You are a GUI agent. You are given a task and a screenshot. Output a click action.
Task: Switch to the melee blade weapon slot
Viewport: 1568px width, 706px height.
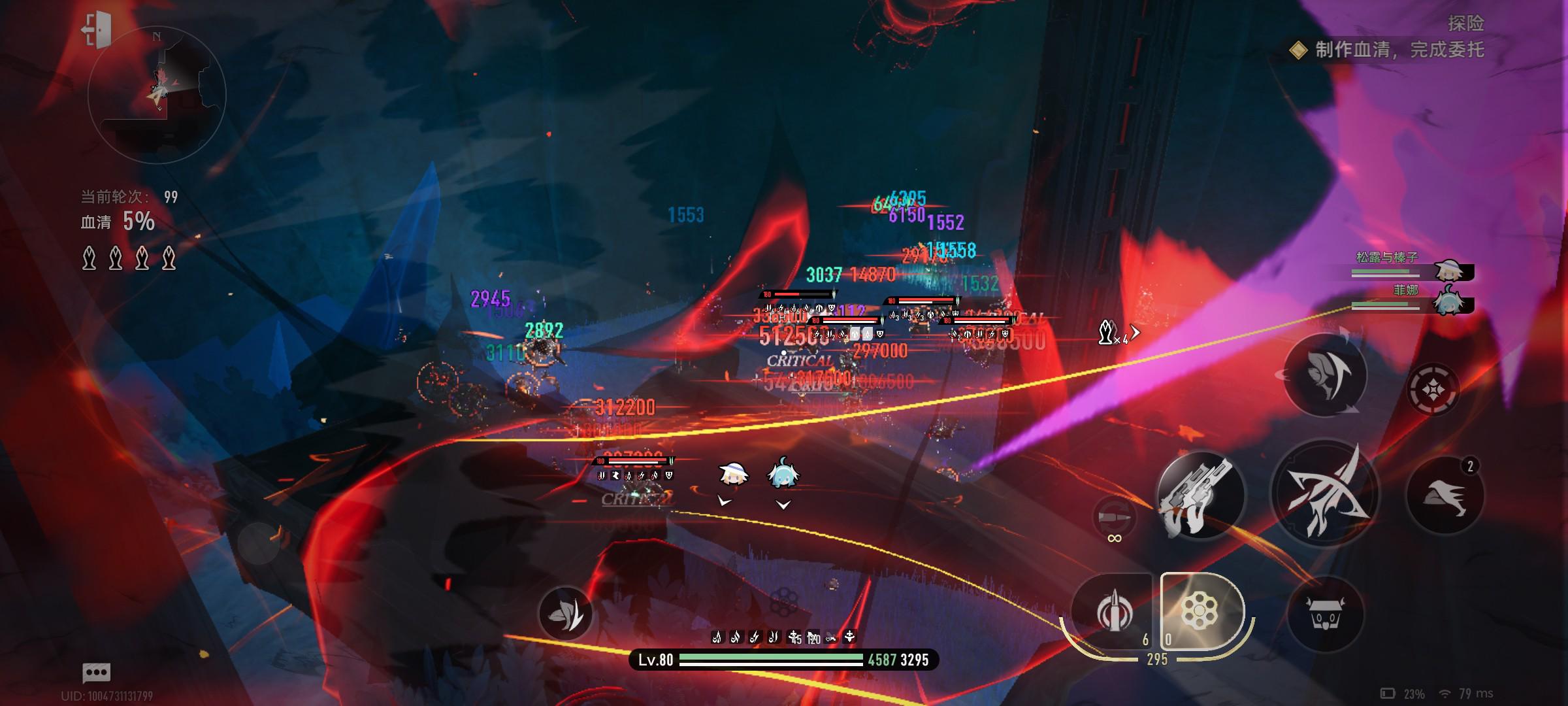1112,611
